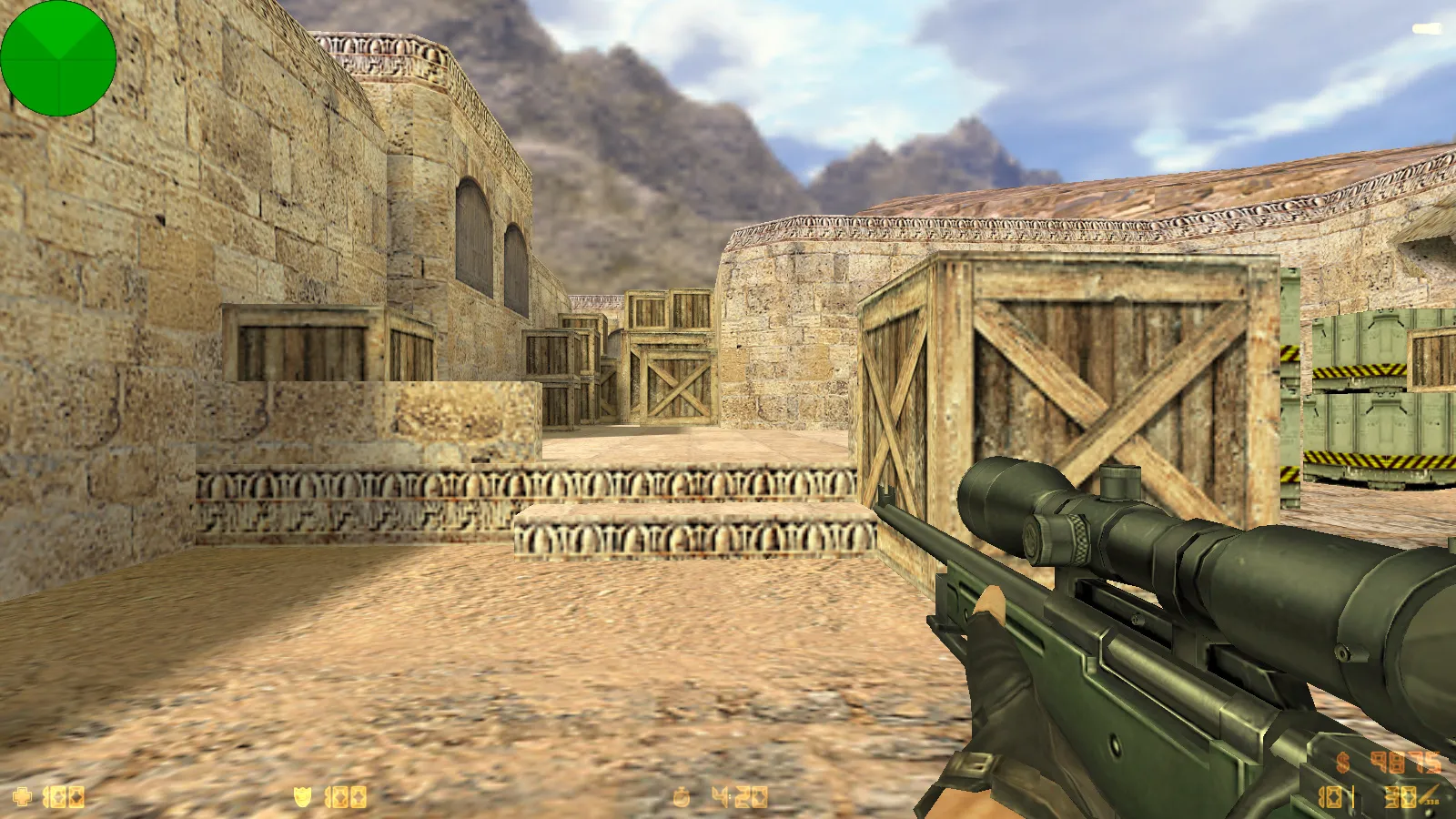
Task: Click the green circular radar
Action: coord(58,58)
